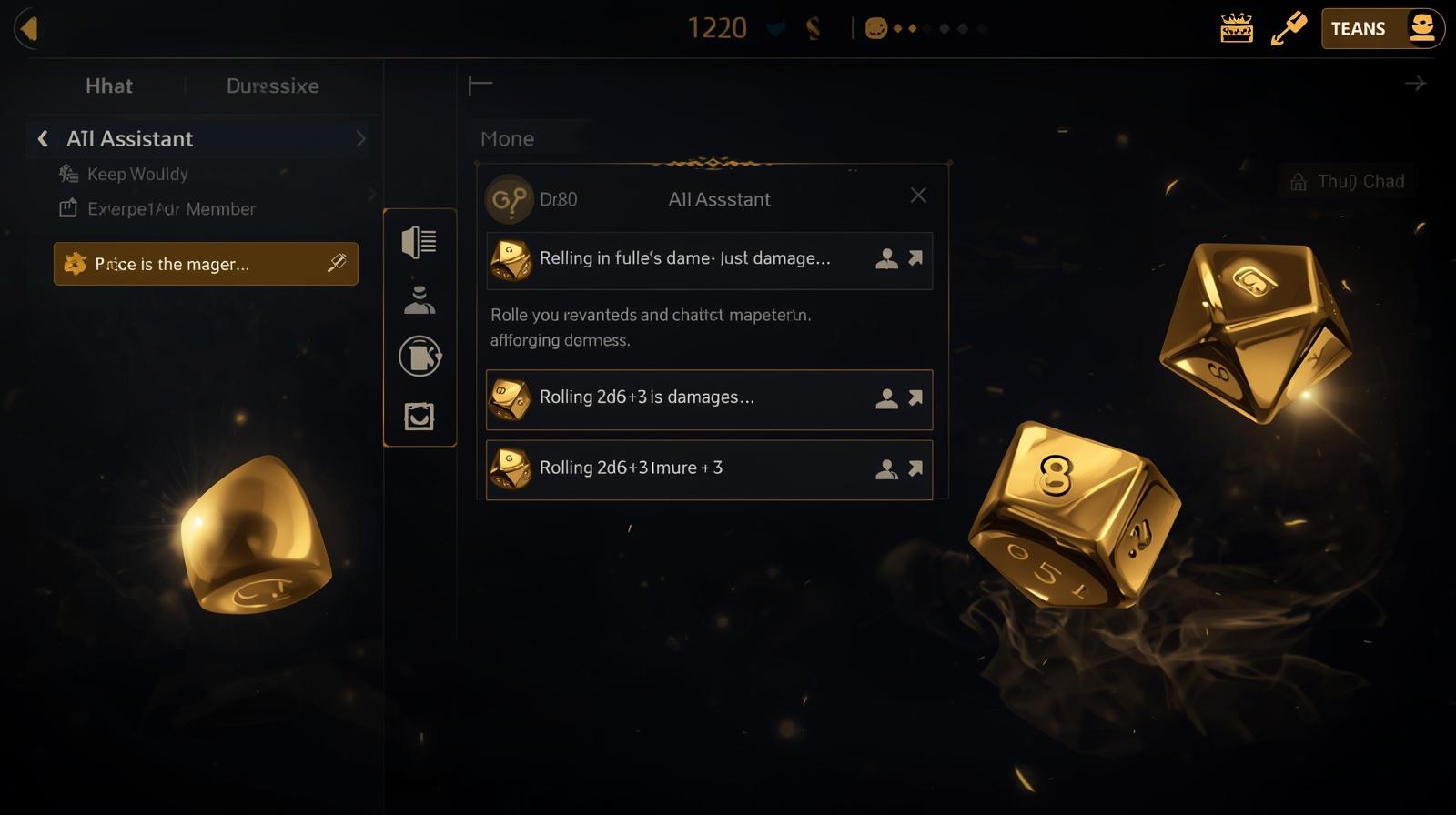
Task: Expand the AI Assistant entry chevron
Action: [x=360, y=138]
